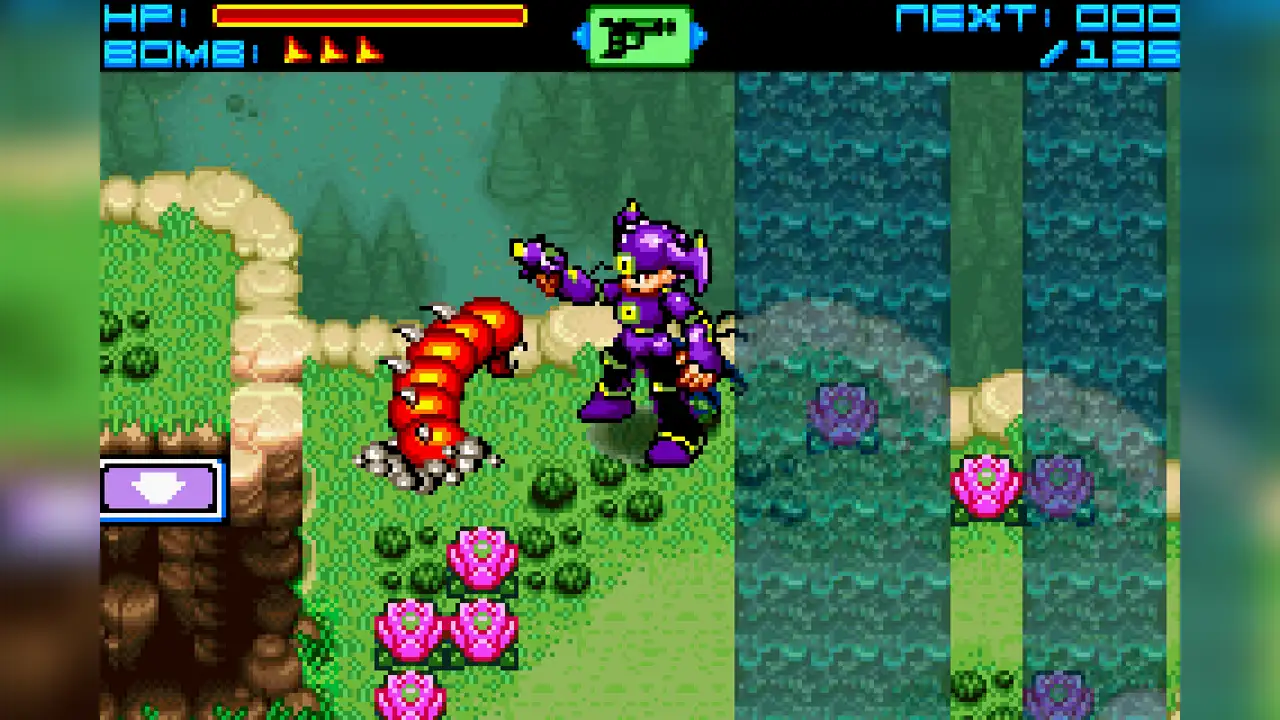The image size is (1280, 720).
Task: Click the right arrow to cycle weapons forward
Action: [697, 34]
